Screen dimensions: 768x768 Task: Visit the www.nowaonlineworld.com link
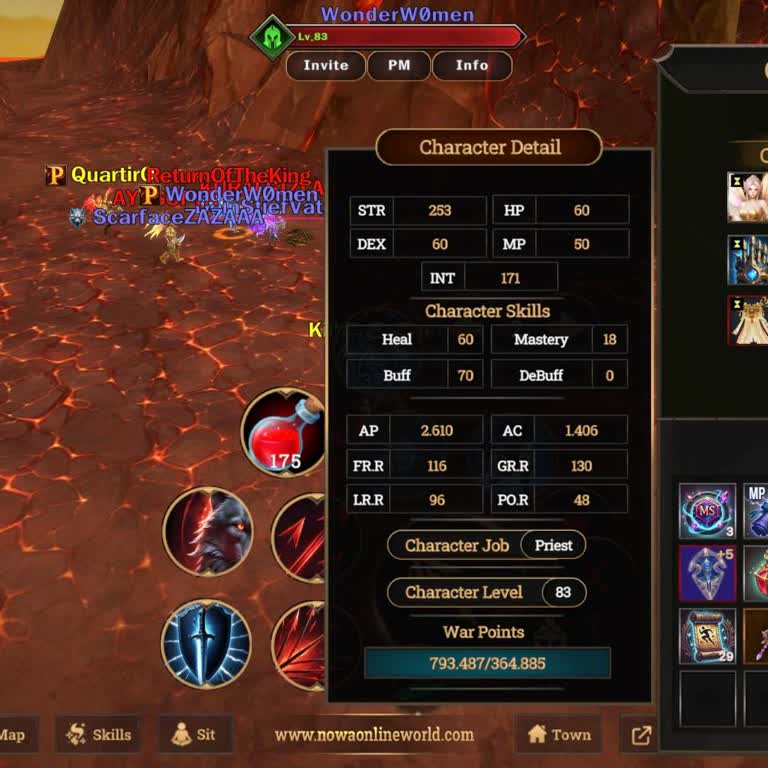click(374, 735)
